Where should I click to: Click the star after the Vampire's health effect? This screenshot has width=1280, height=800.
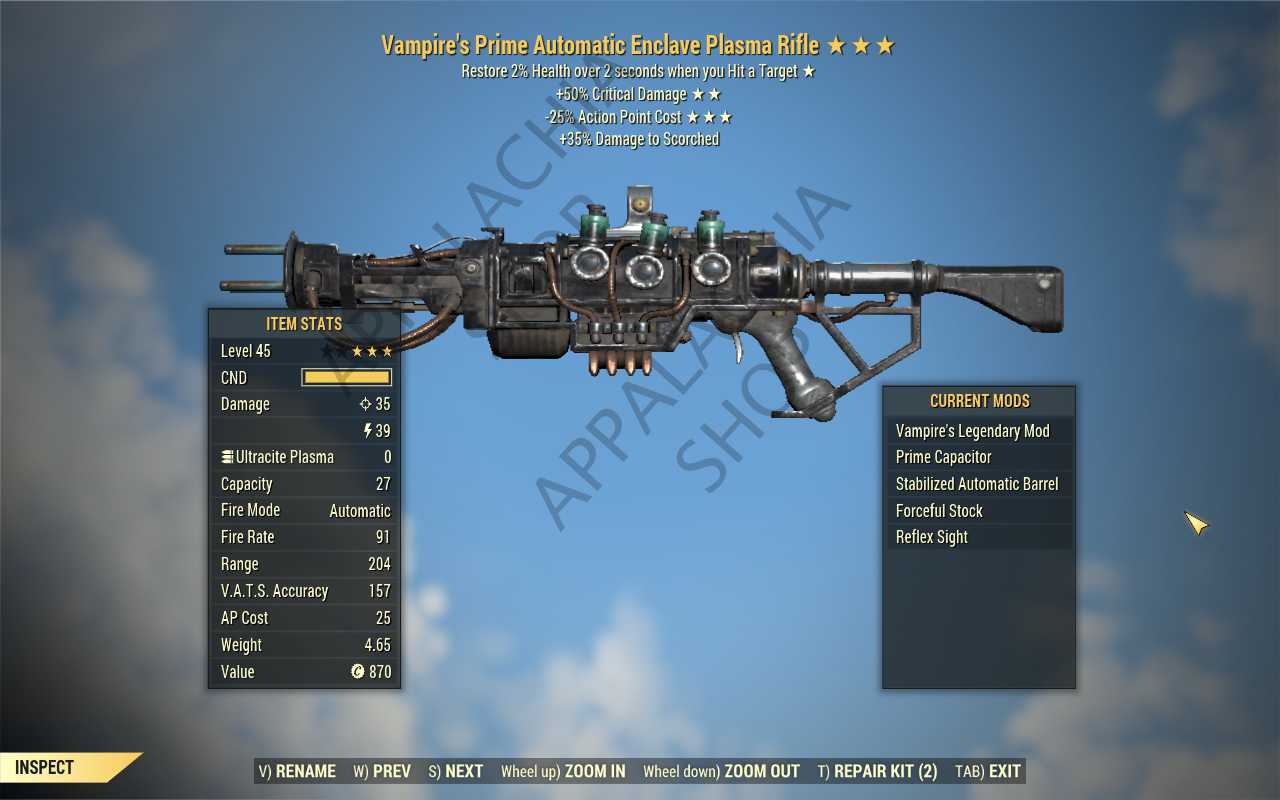808,71
